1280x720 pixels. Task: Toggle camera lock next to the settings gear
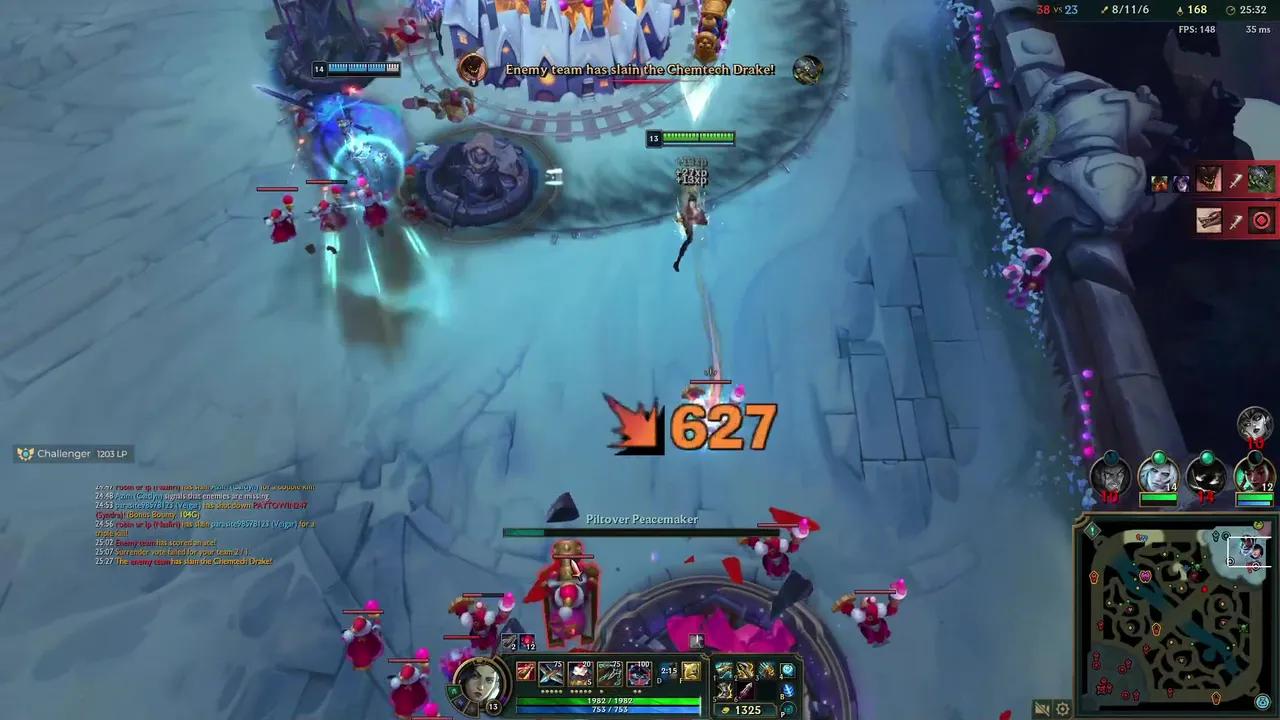click(1040, 707)
